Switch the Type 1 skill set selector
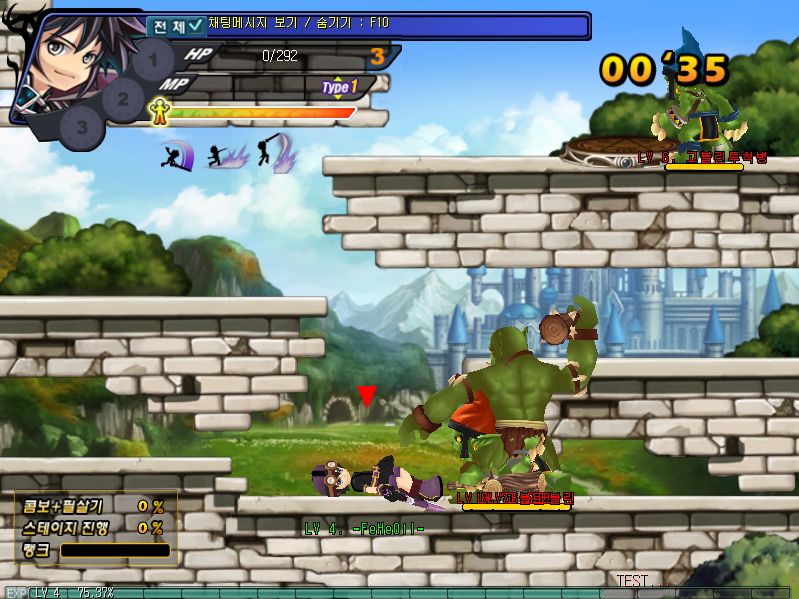 (x=339, y=88)
